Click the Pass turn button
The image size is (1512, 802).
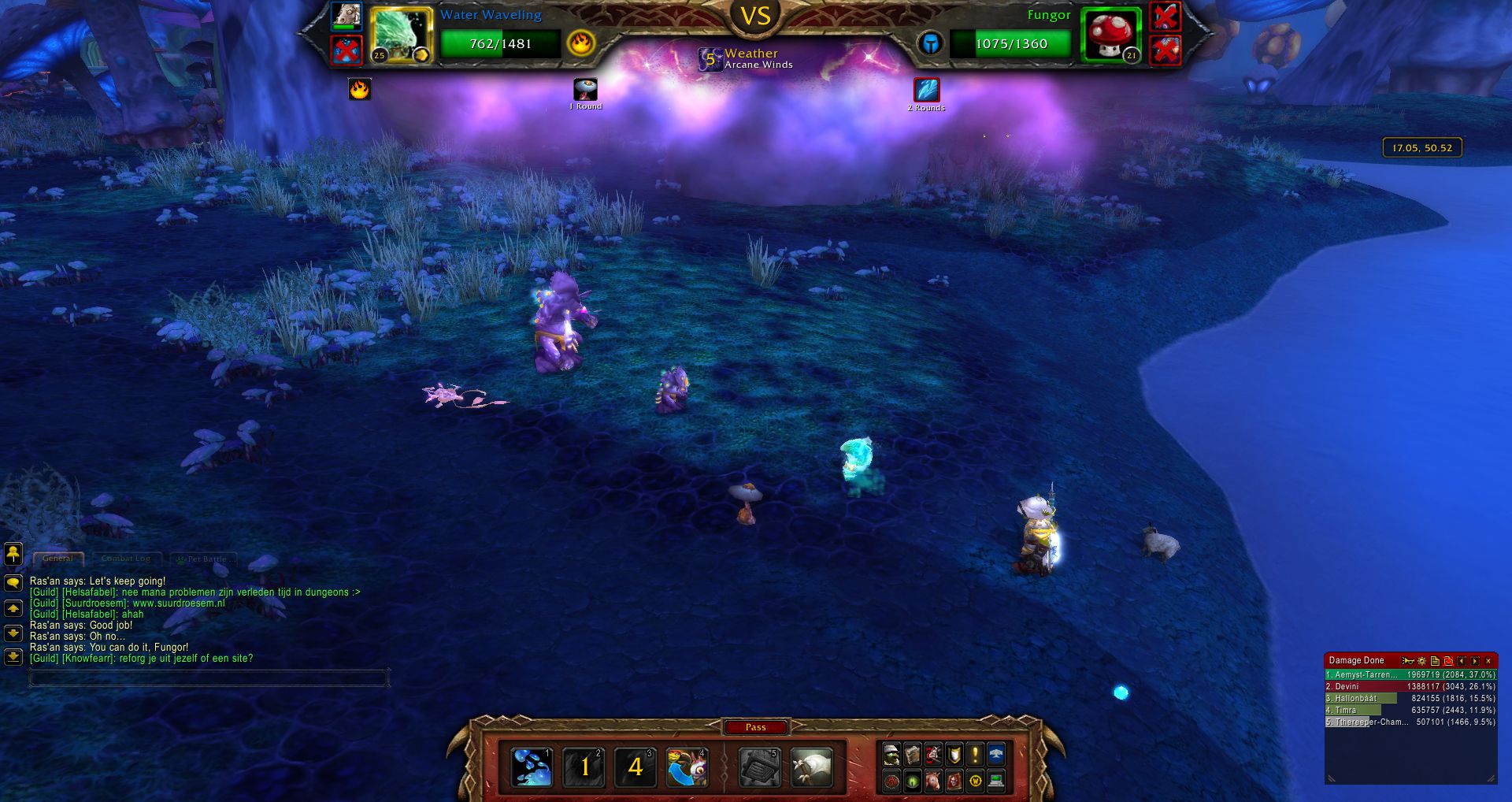pos(755,727)
